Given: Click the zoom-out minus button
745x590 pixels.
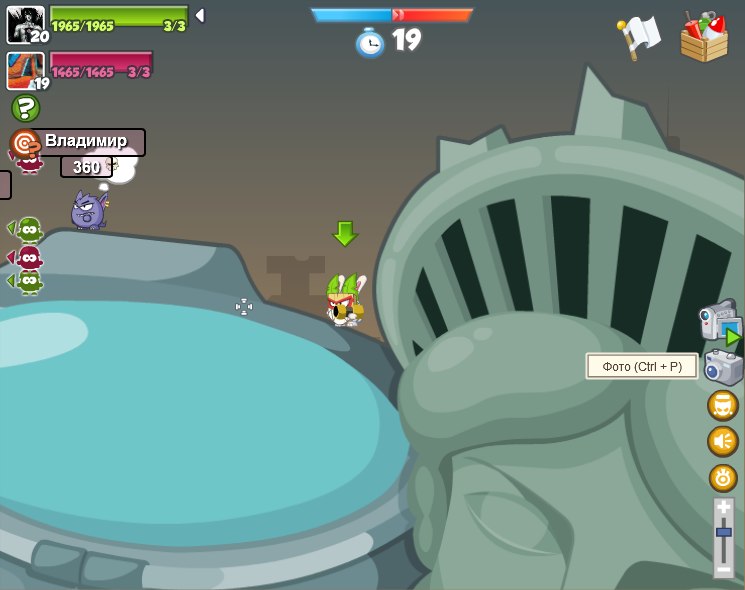Looking at the screenshot, I should [723, 568].
